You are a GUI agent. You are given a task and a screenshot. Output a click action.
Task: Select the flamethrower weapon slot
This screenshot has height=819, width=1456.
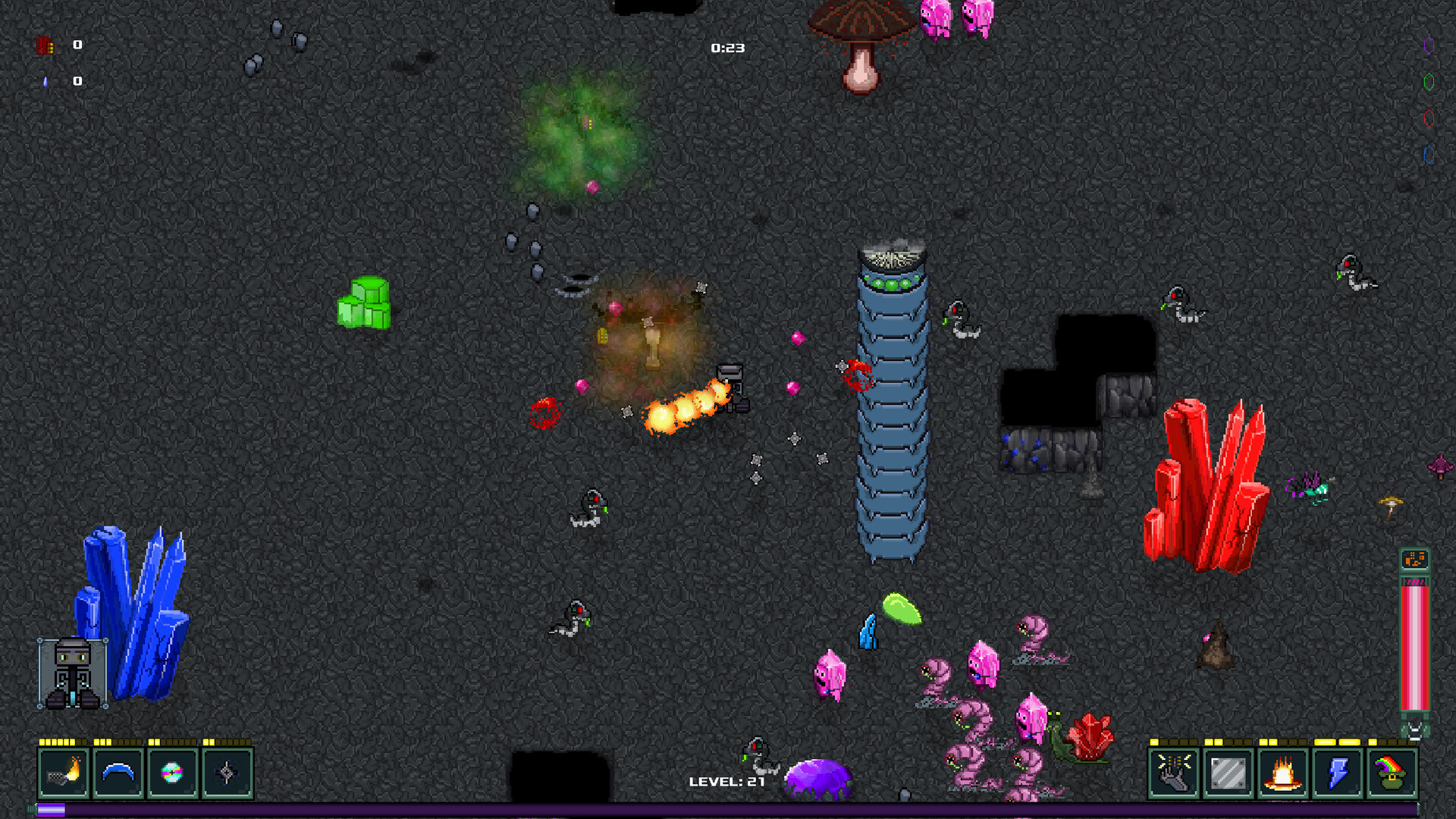pos(64,772)
